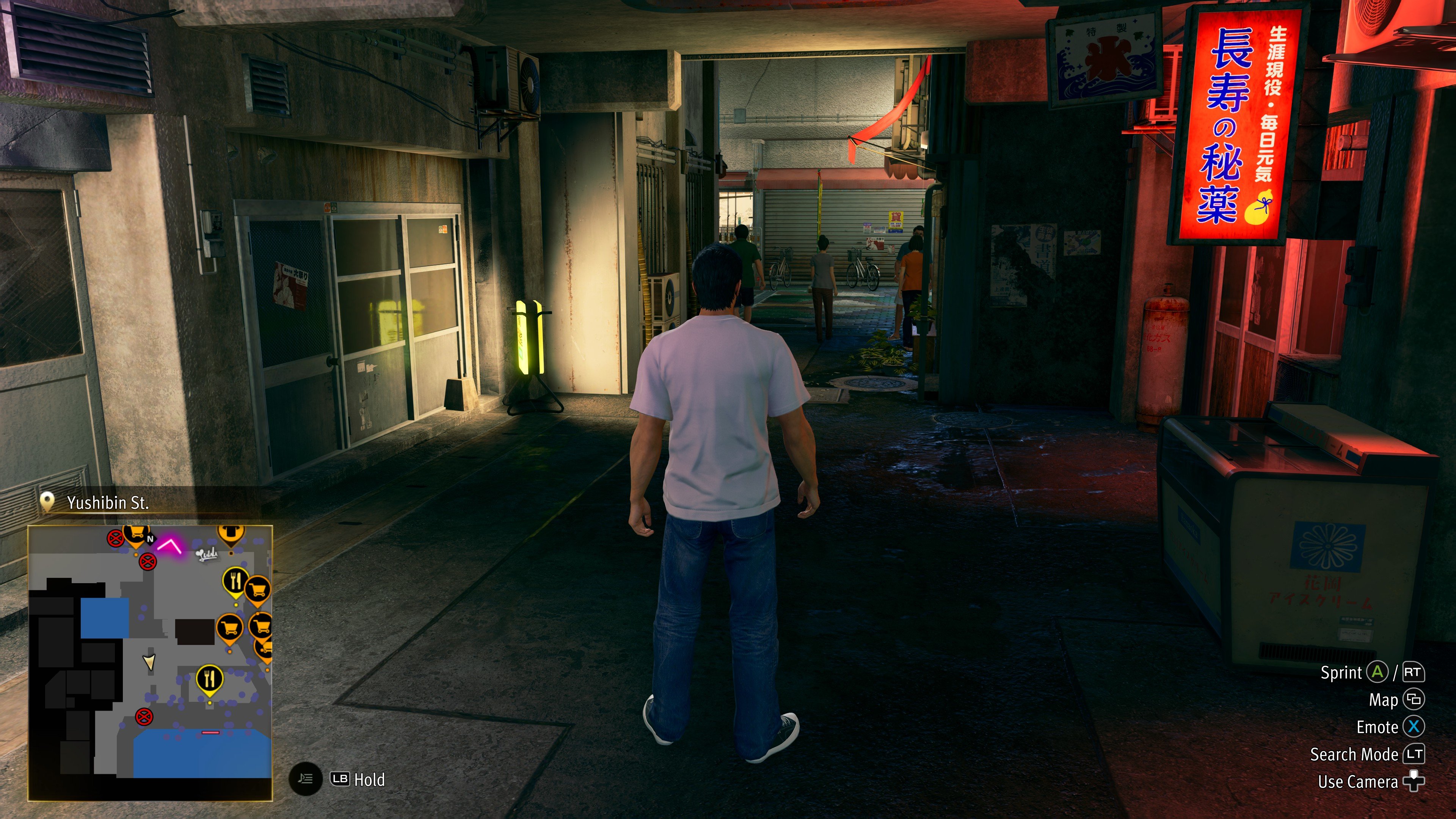The height and width of the screenshot is (819, 1456).
Task: Select the t-shirt clothing shop map marker
Action: pyautogui.click(x=229, y=533)
